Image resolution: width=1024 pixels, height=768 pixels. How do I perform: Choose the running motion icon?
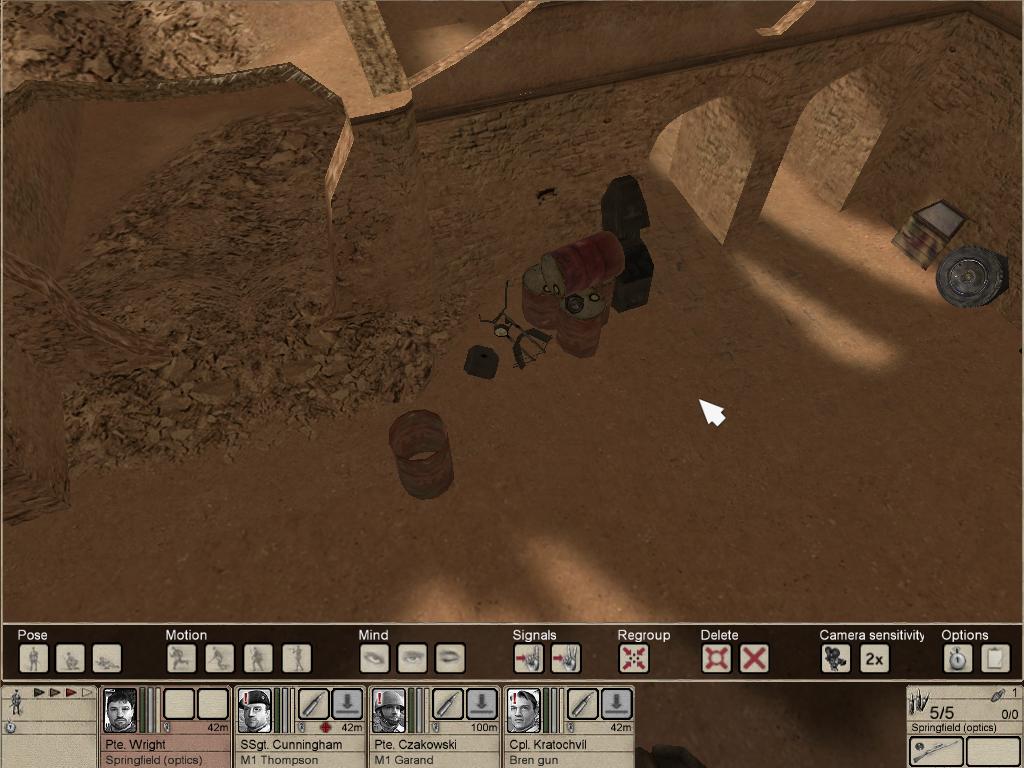(x=181, y=658)
